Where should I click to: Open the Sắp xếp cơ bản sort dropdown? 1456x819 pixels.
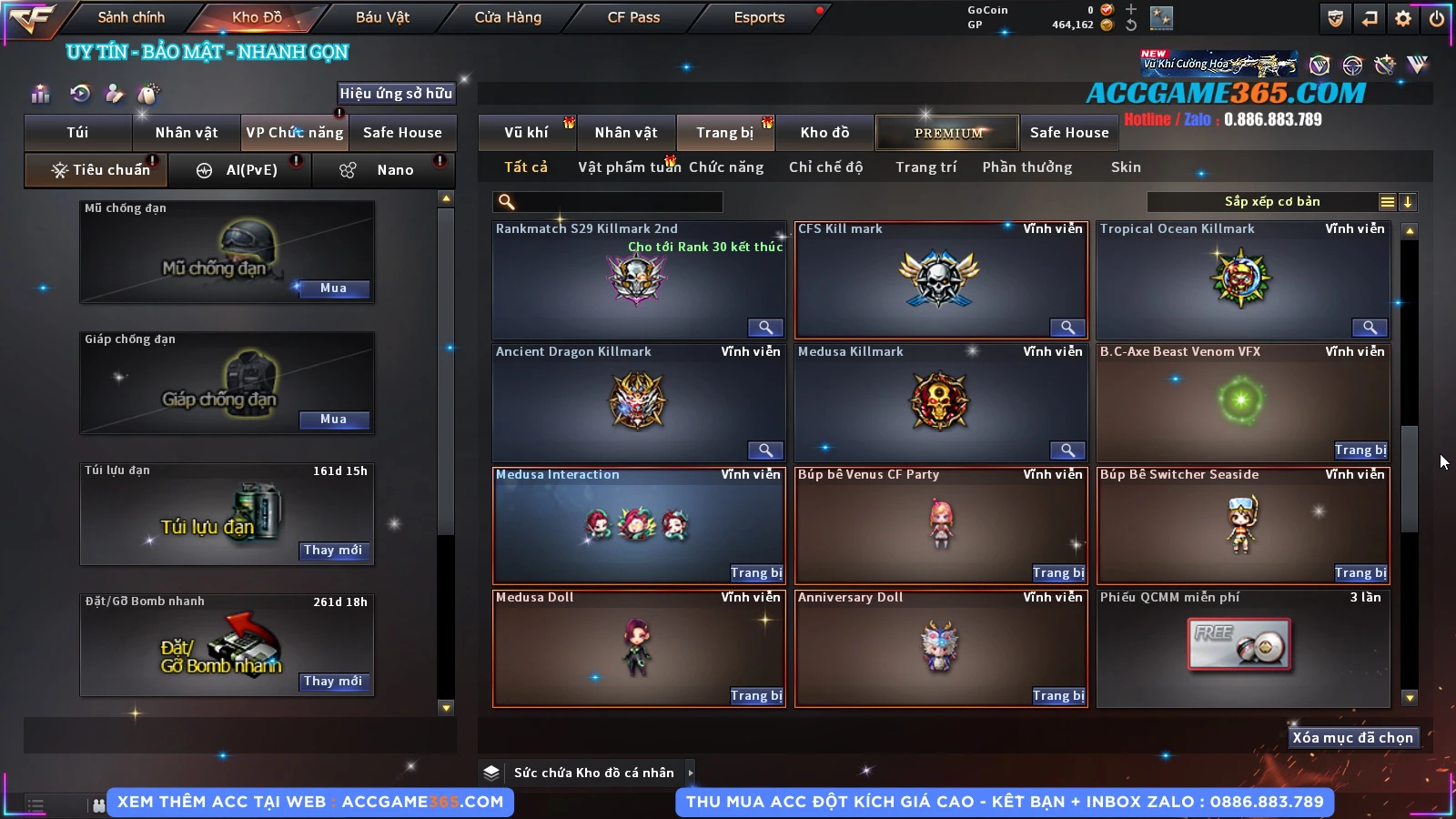click(x=1272, y=202)
